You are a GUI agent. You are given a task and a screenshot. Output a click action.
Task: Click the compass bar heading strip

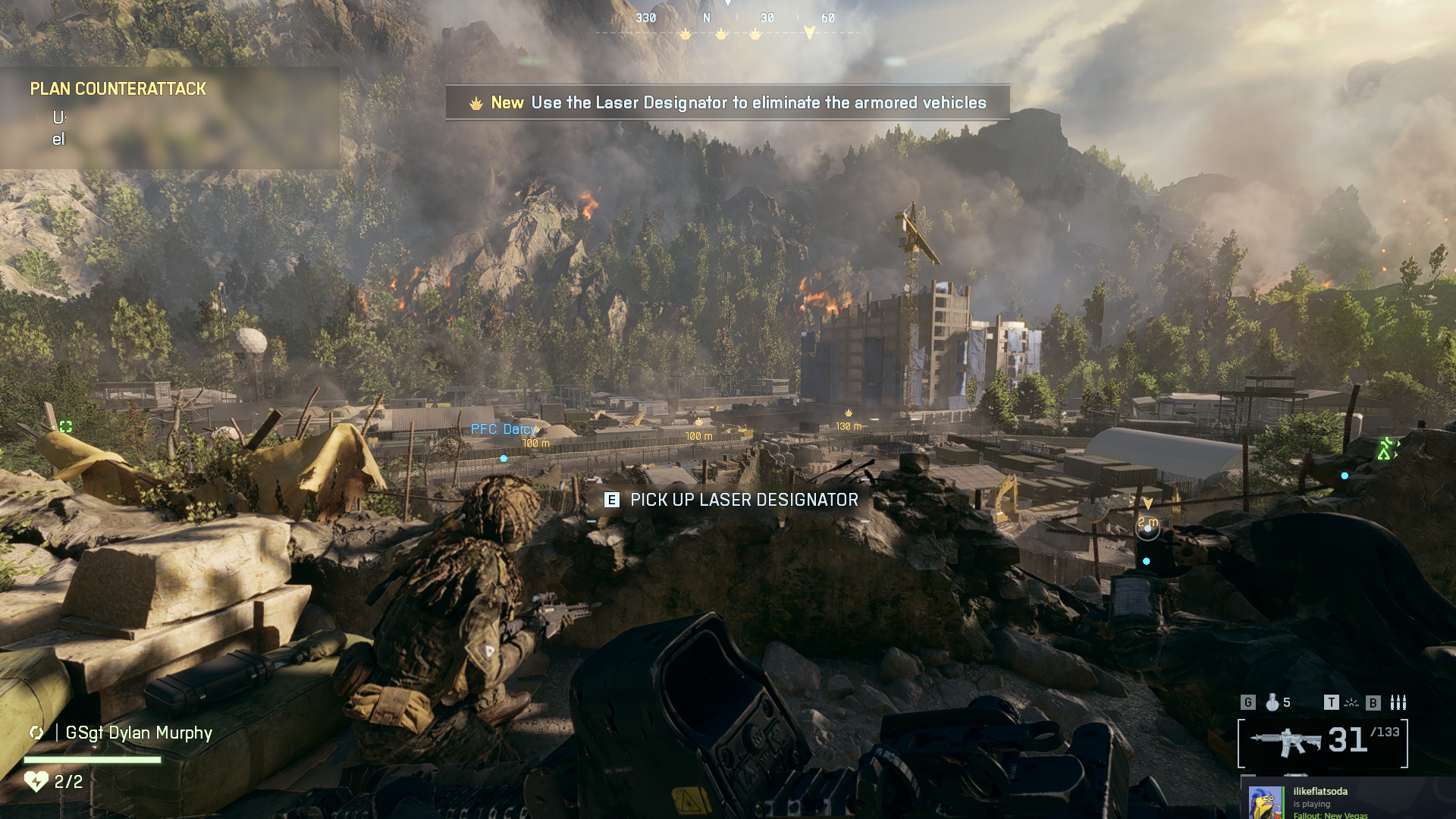(728, 21)
